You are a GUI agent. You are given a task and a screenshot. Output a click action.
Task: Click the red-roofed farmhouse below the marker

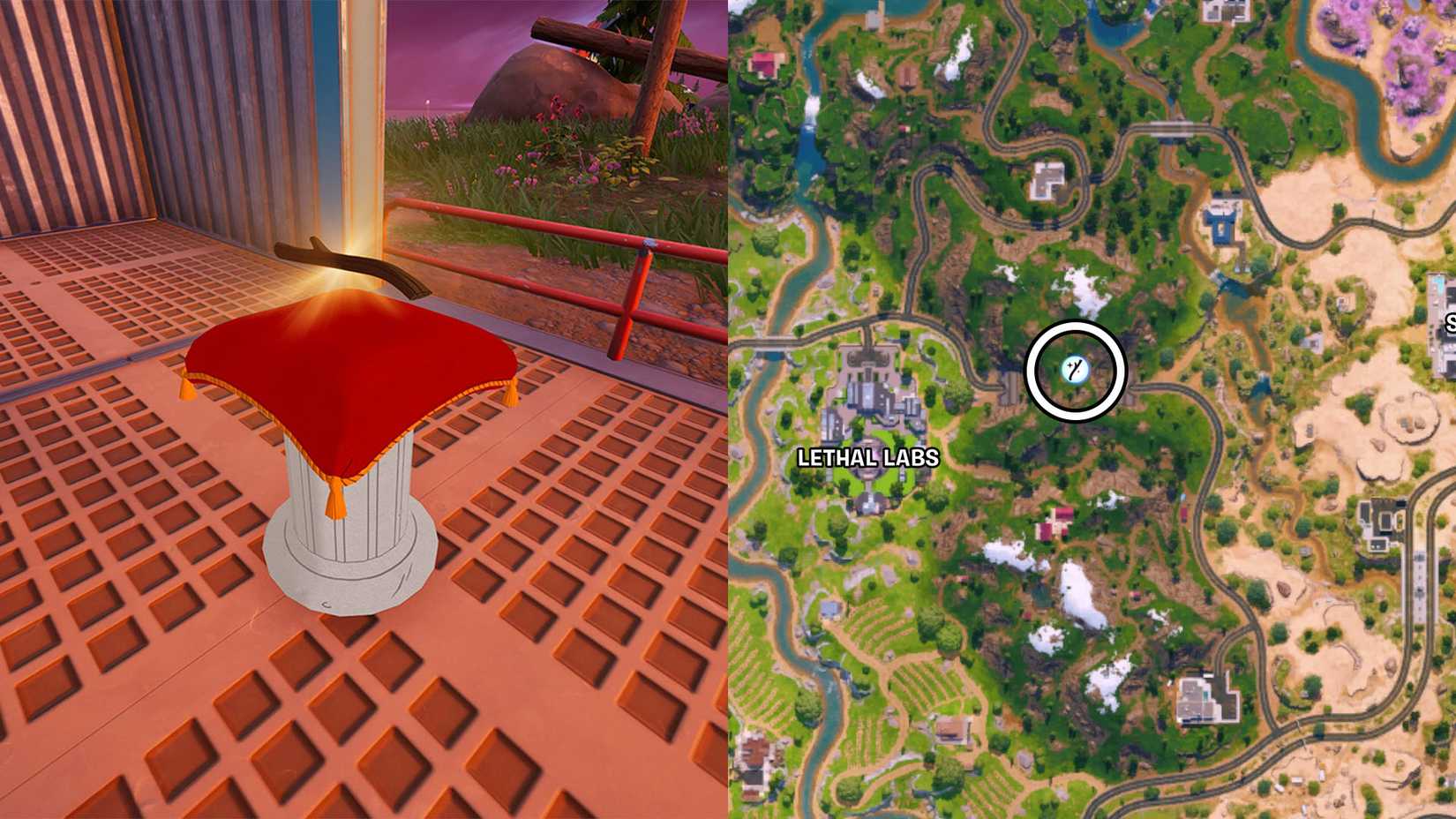pos(1052,522)
